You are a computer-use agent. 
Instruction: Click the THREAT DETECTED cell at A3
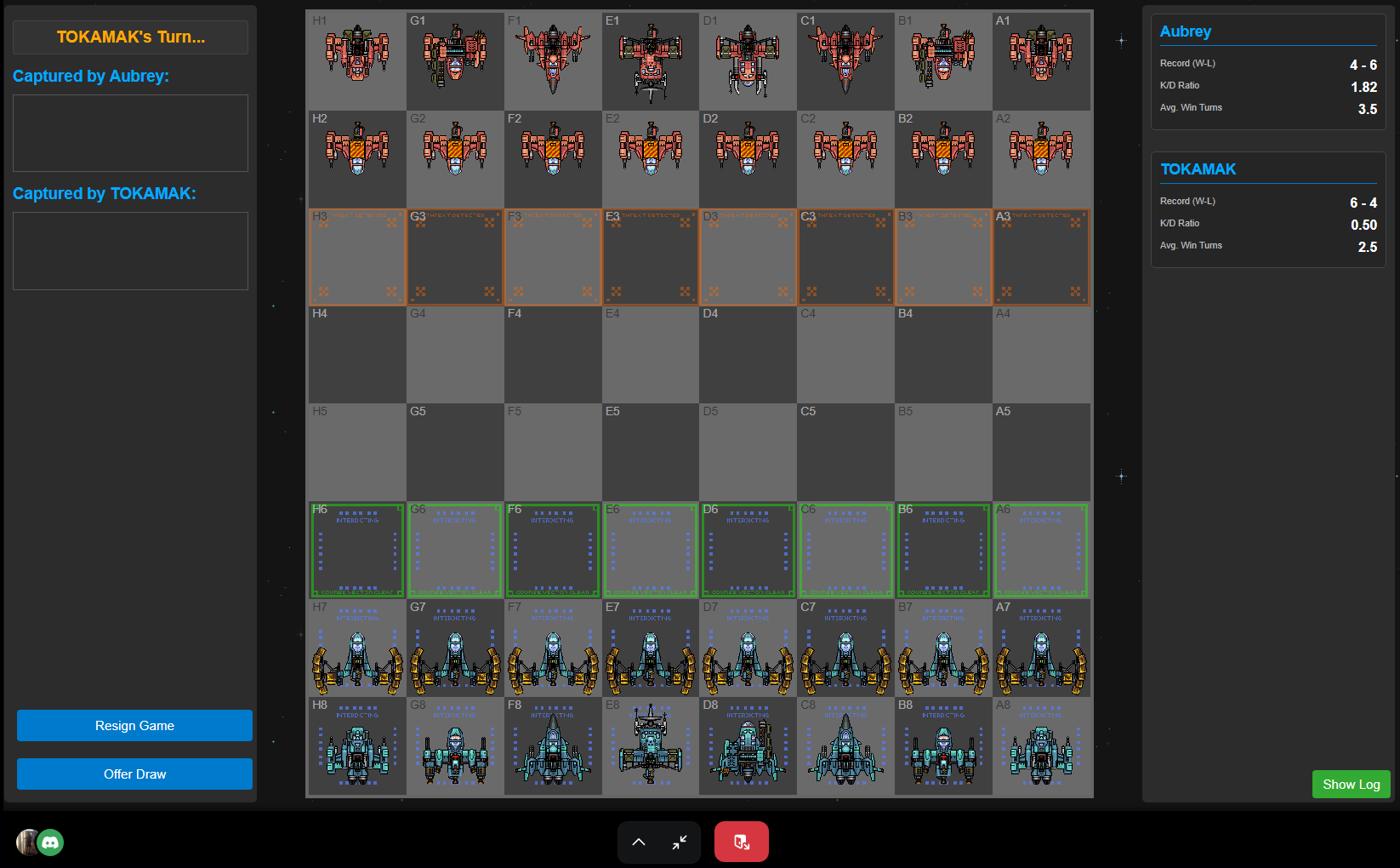(1041, 257)
